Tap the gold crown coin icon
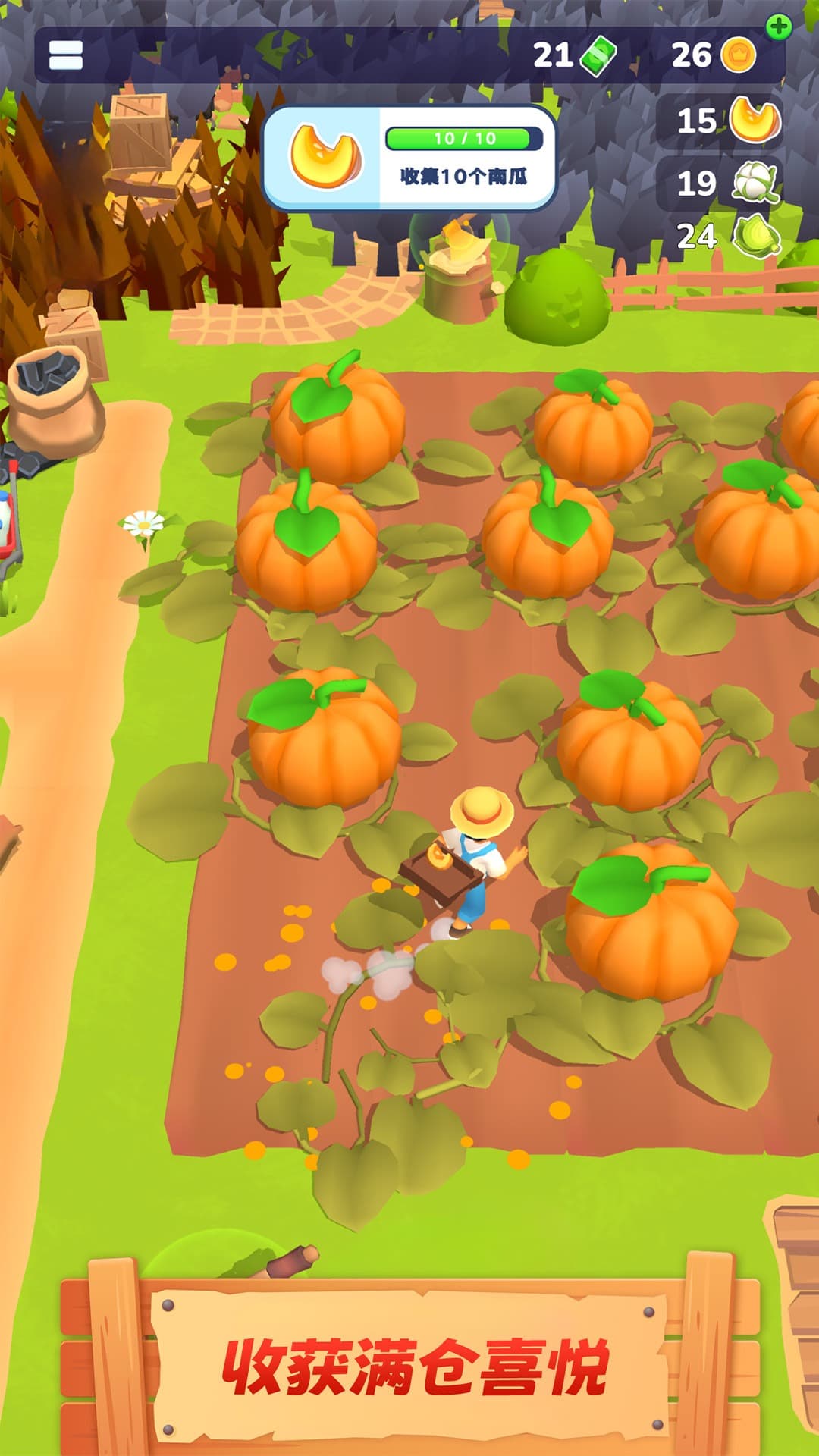Viewport: 819px width, 1456px height. (x=738, y=55)
